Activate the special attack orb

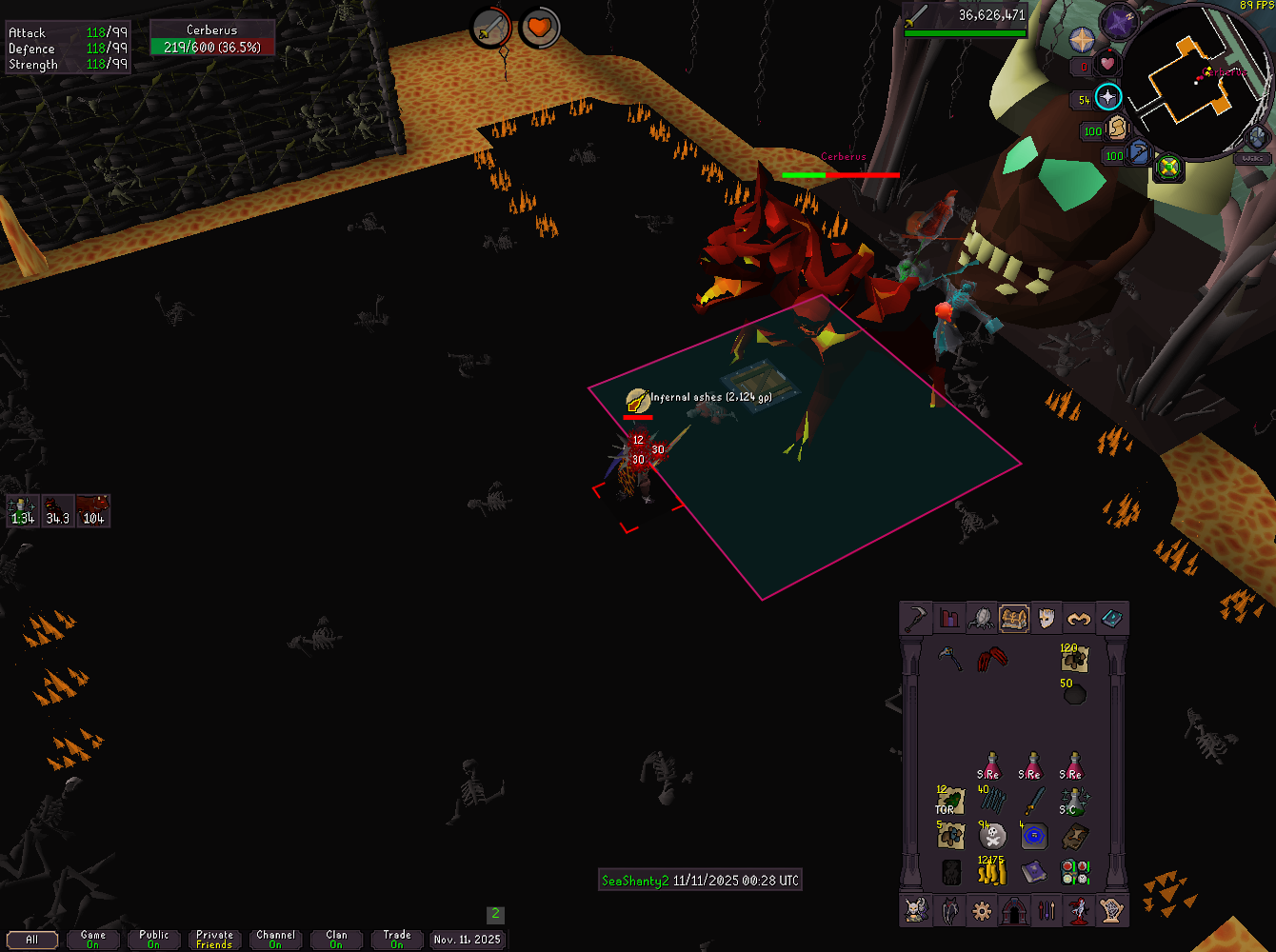point(1138,152)
